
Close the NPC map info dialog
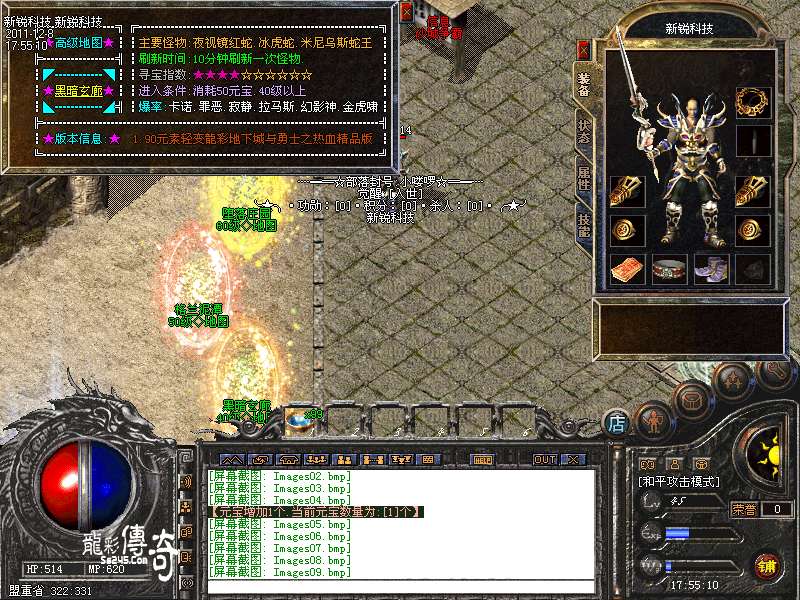[x=406, y=12]
